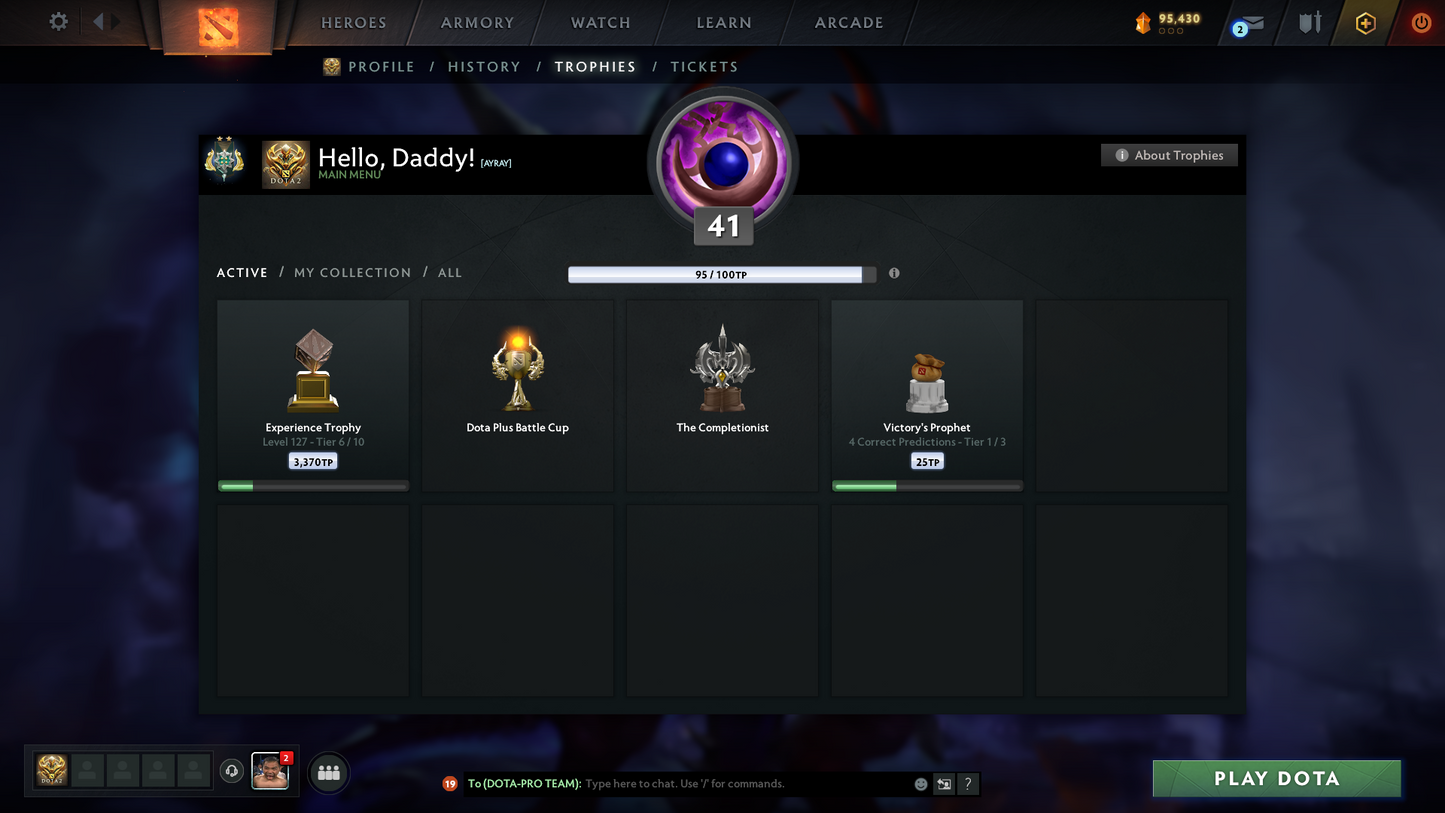Open the WATCH menu
Screen dimensions: 1445x813
point(599,22)
